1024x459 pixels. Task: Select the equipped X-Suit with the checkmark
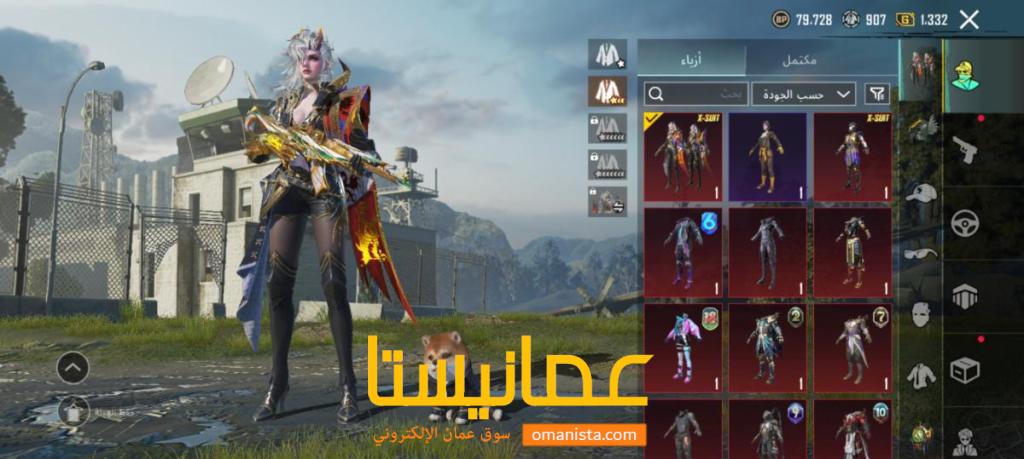coord(683,156)
